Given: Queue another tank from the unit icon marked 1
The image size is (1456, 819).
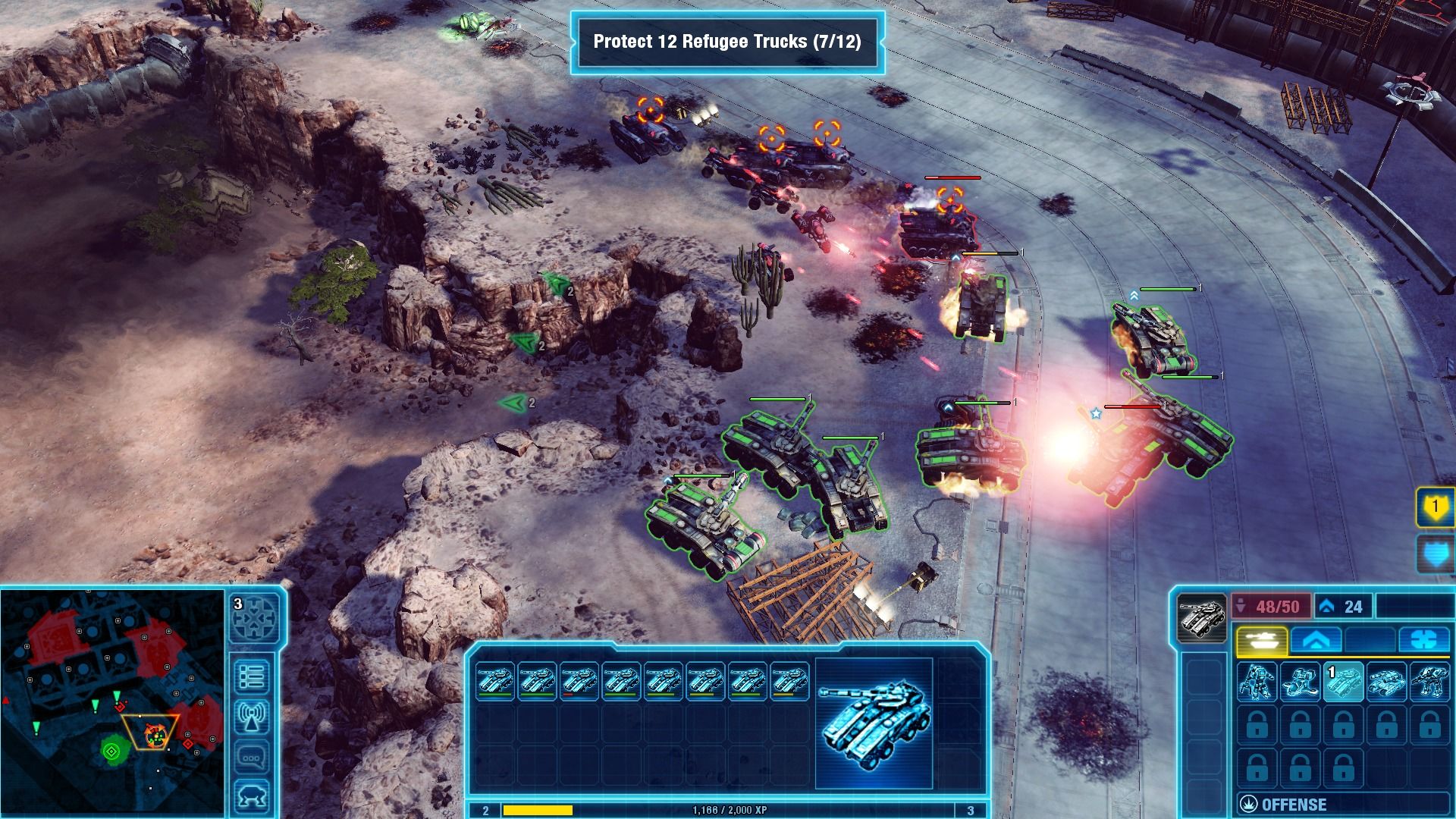Looking at the screenshot, I should pyautogui.click(x=1343, y=682).
